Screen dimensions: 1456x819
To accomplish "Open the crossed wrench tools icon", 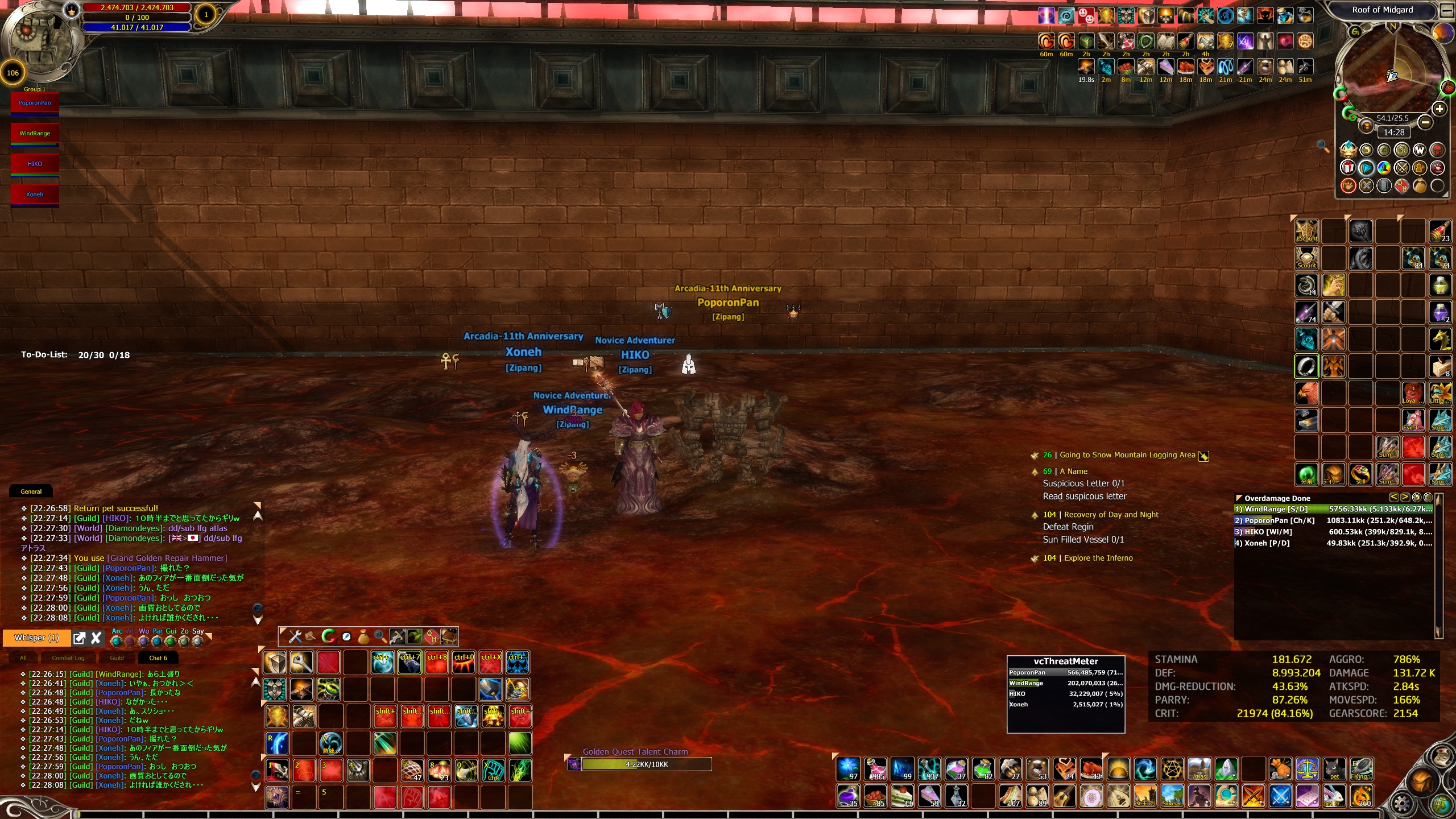I will pos(295,636).
